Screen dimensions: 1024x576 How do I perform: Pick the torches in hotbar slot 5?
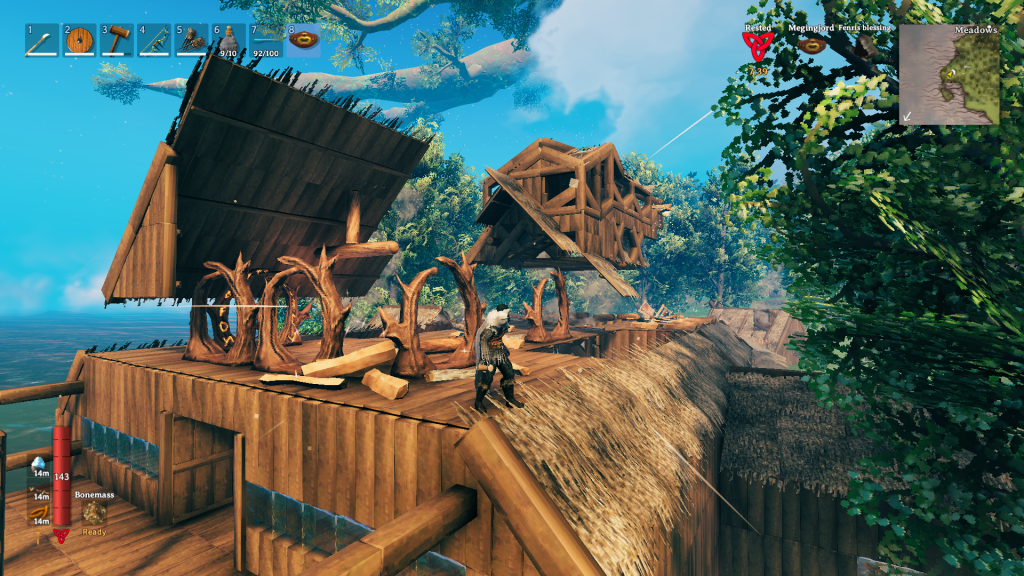tap(191, 41)
